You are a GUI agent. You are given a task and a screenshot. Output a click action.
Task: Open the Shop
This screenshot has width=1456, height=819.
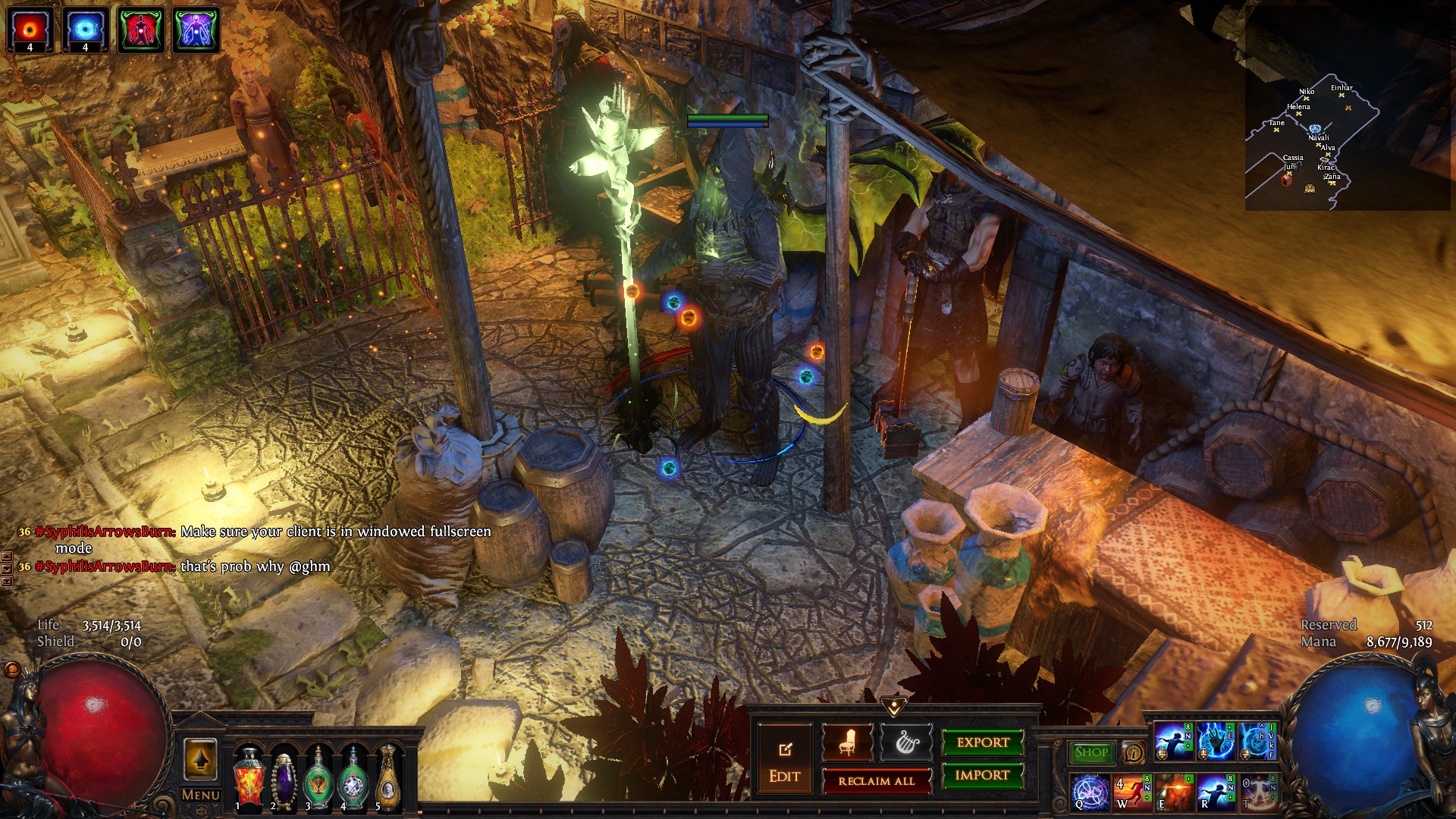tap(1091, 752)
